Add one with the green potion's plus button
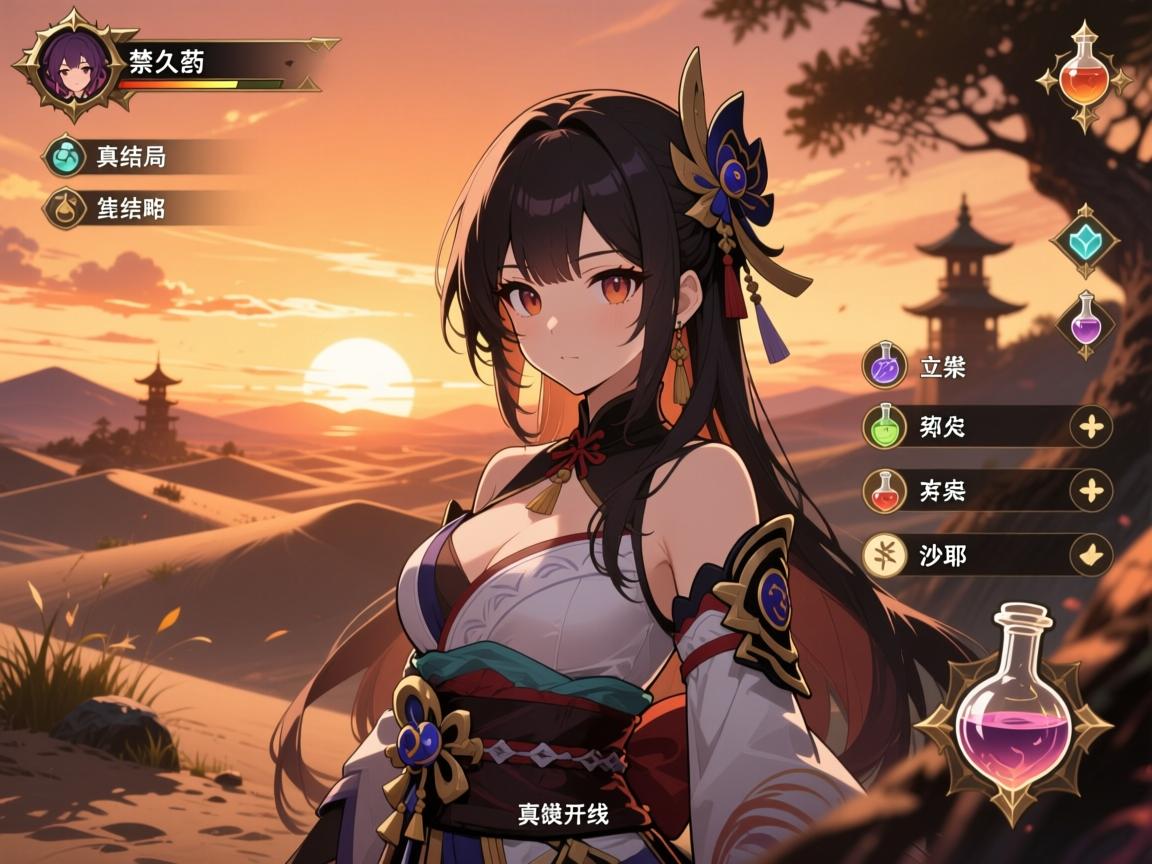Screen dimensions: 1152x864 [x=1091, y=428]
